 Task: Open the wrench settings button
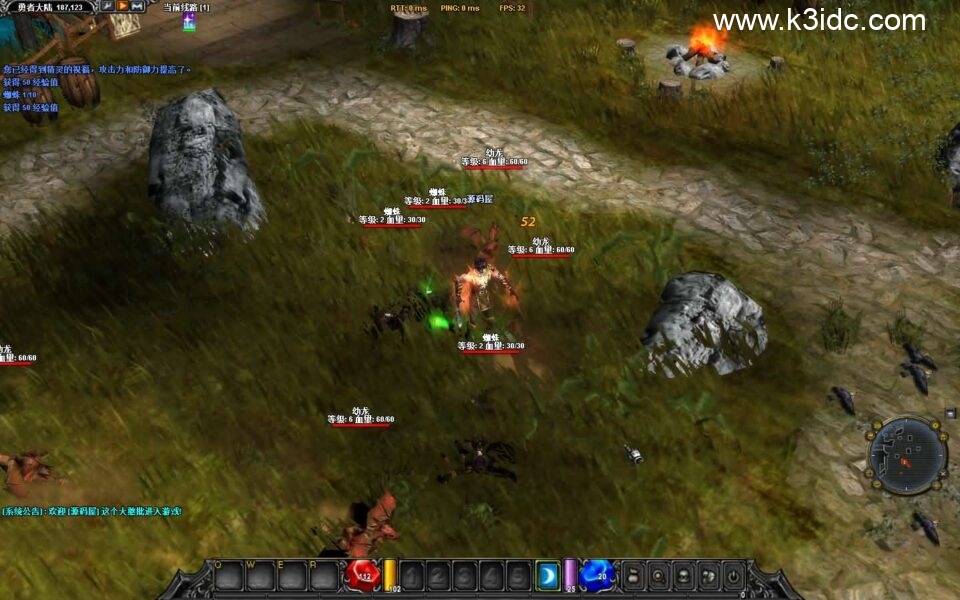click(x=107, y=7)
